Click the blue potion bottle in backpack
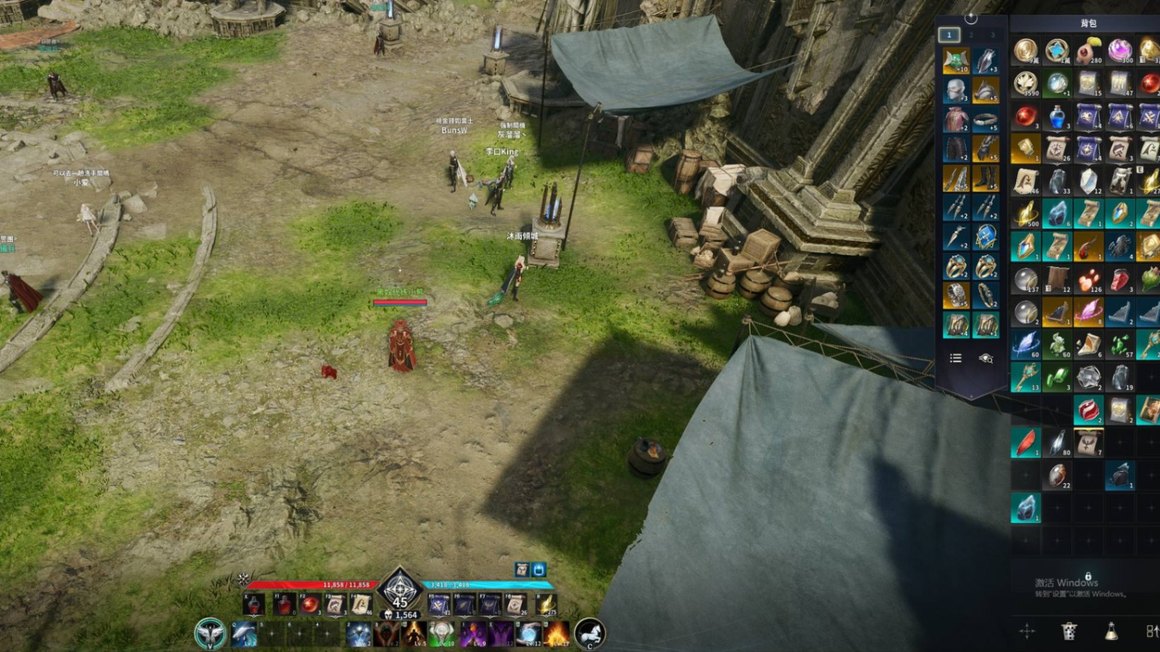 (1056, 116)
